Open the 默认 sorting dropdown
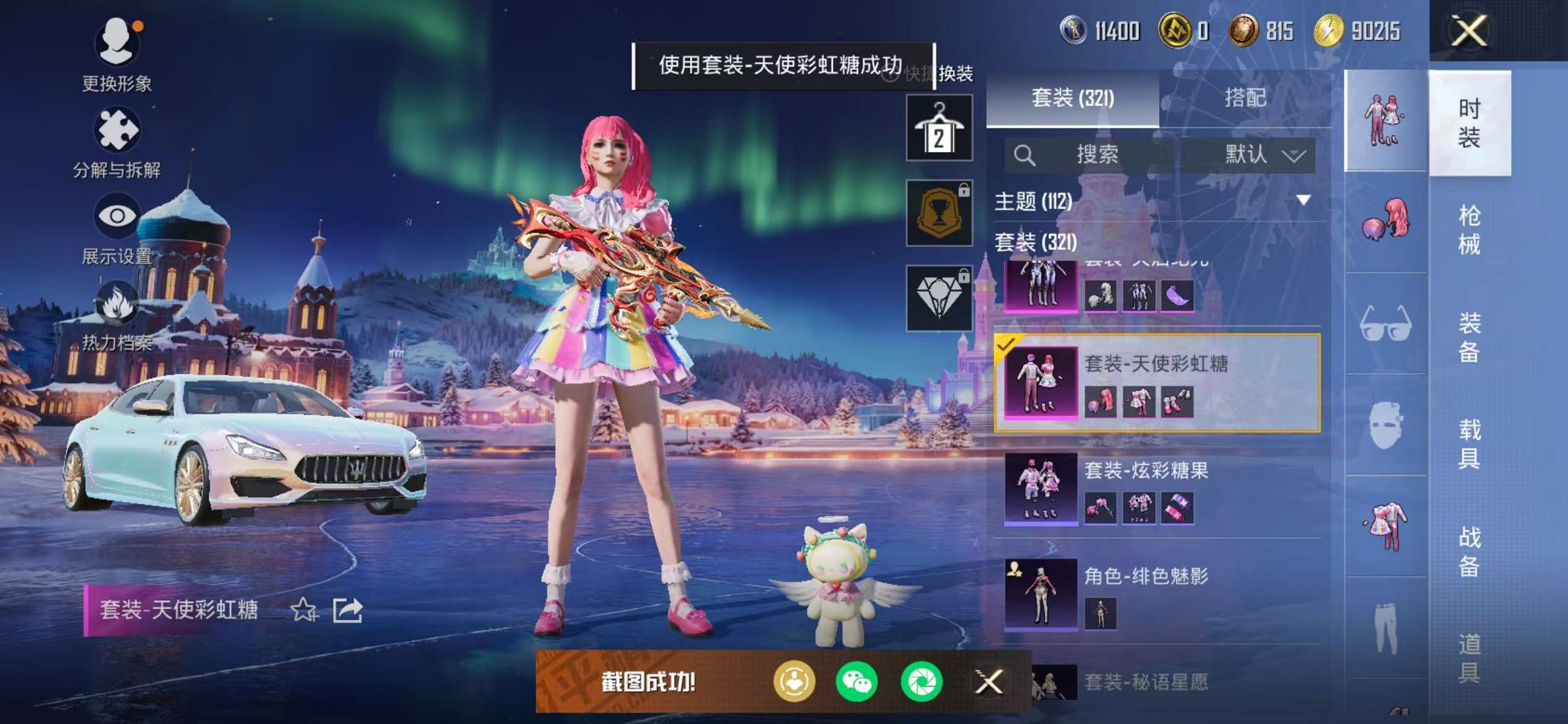Image resolution: width=1568 pixels, height=724 pixels. (x=1254, y=154)
